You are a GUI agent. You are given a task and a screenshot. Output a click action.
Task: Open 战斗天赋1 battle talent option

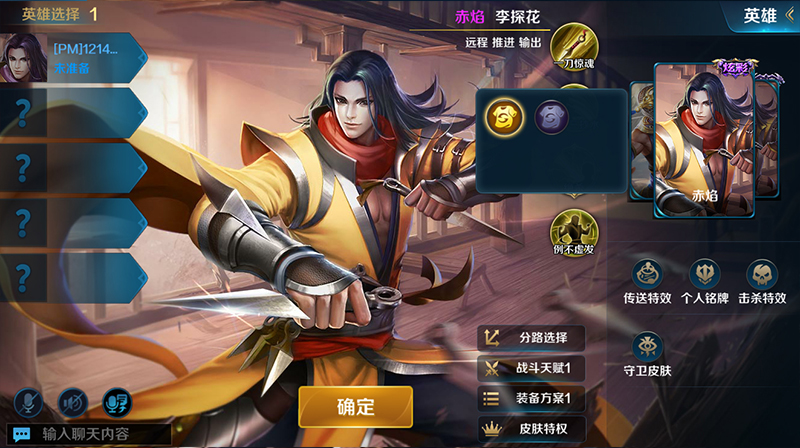tap(531, 368)
